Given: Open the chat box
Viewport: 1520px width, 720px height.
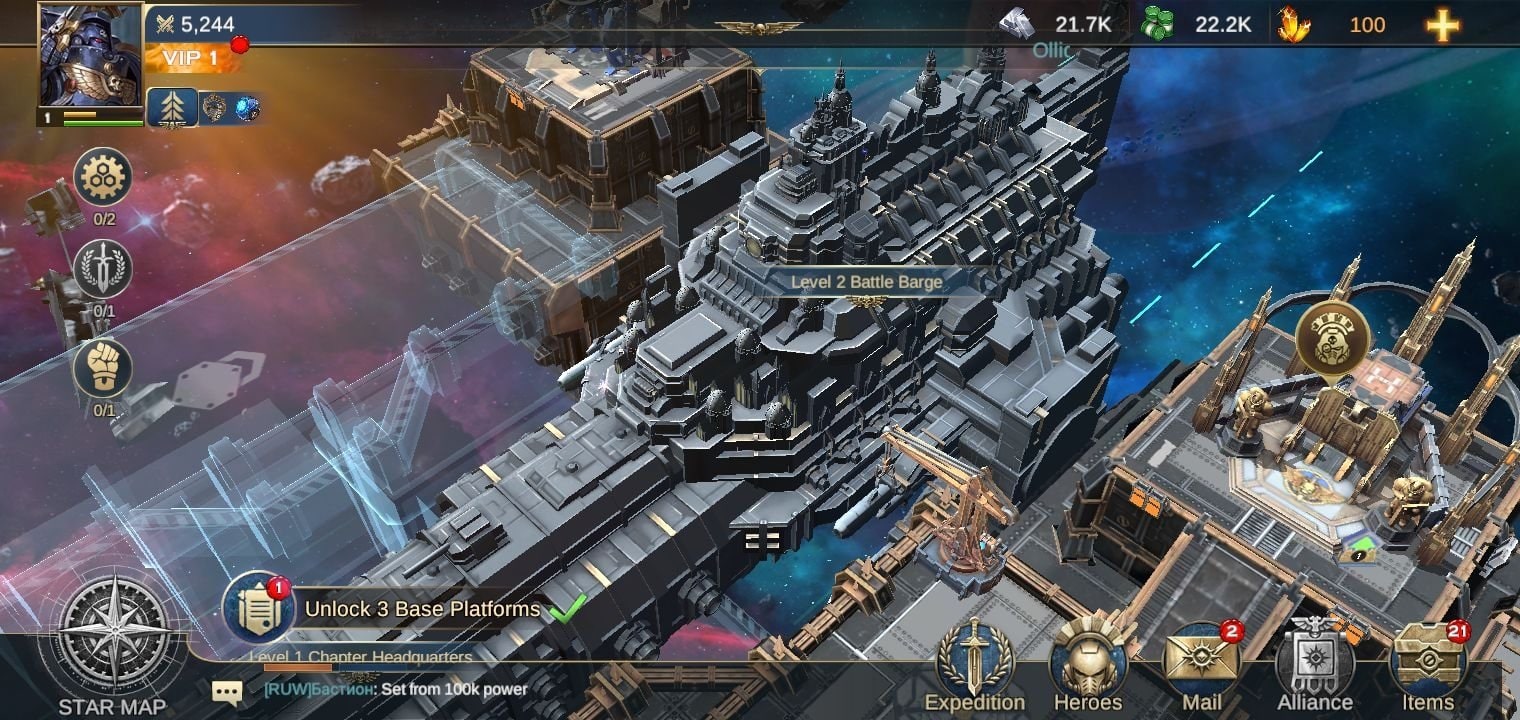Looking at the screenshot, I should 228,691.
